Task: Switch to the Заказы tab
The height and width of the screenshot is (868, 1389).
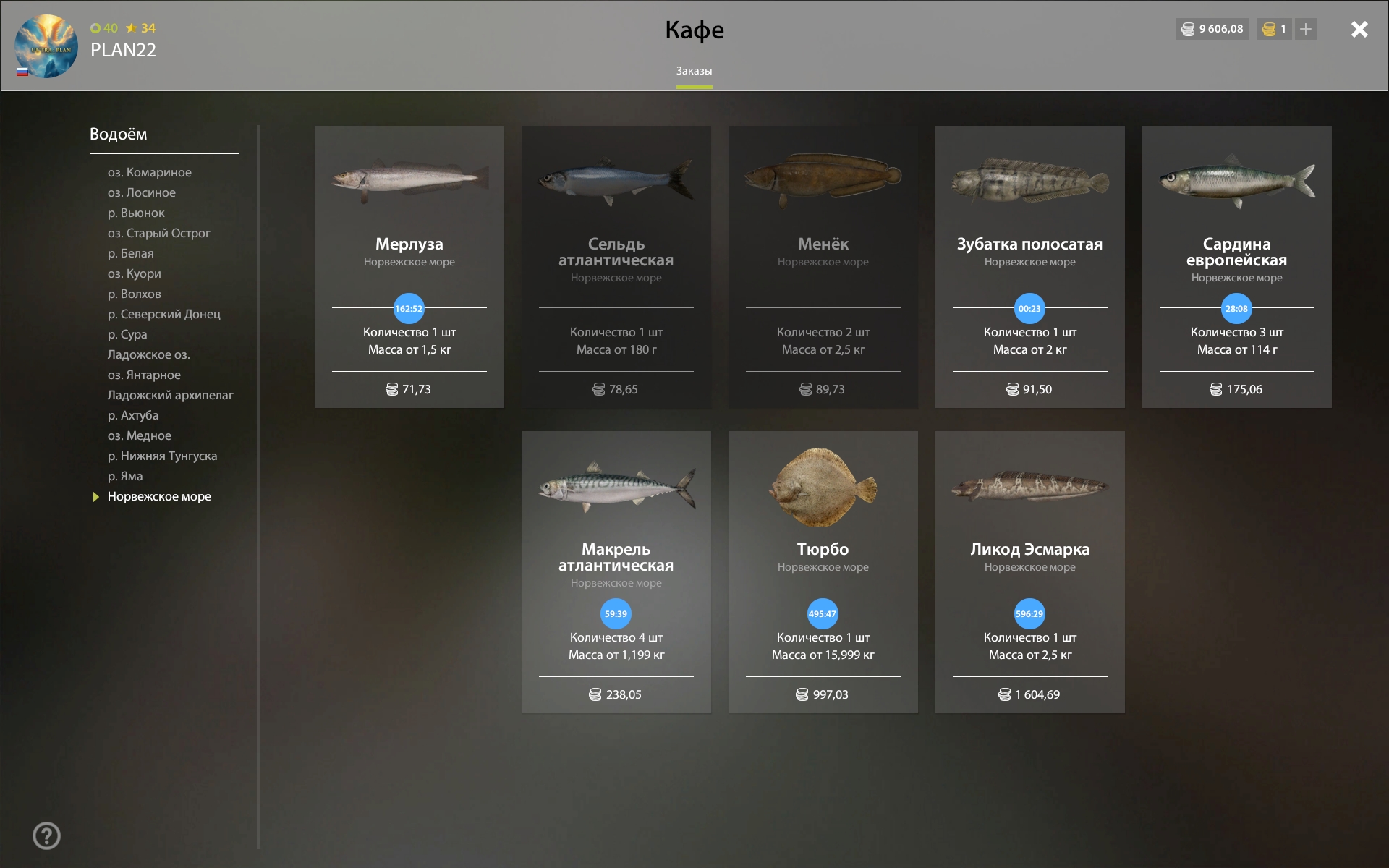Action: 693,71
